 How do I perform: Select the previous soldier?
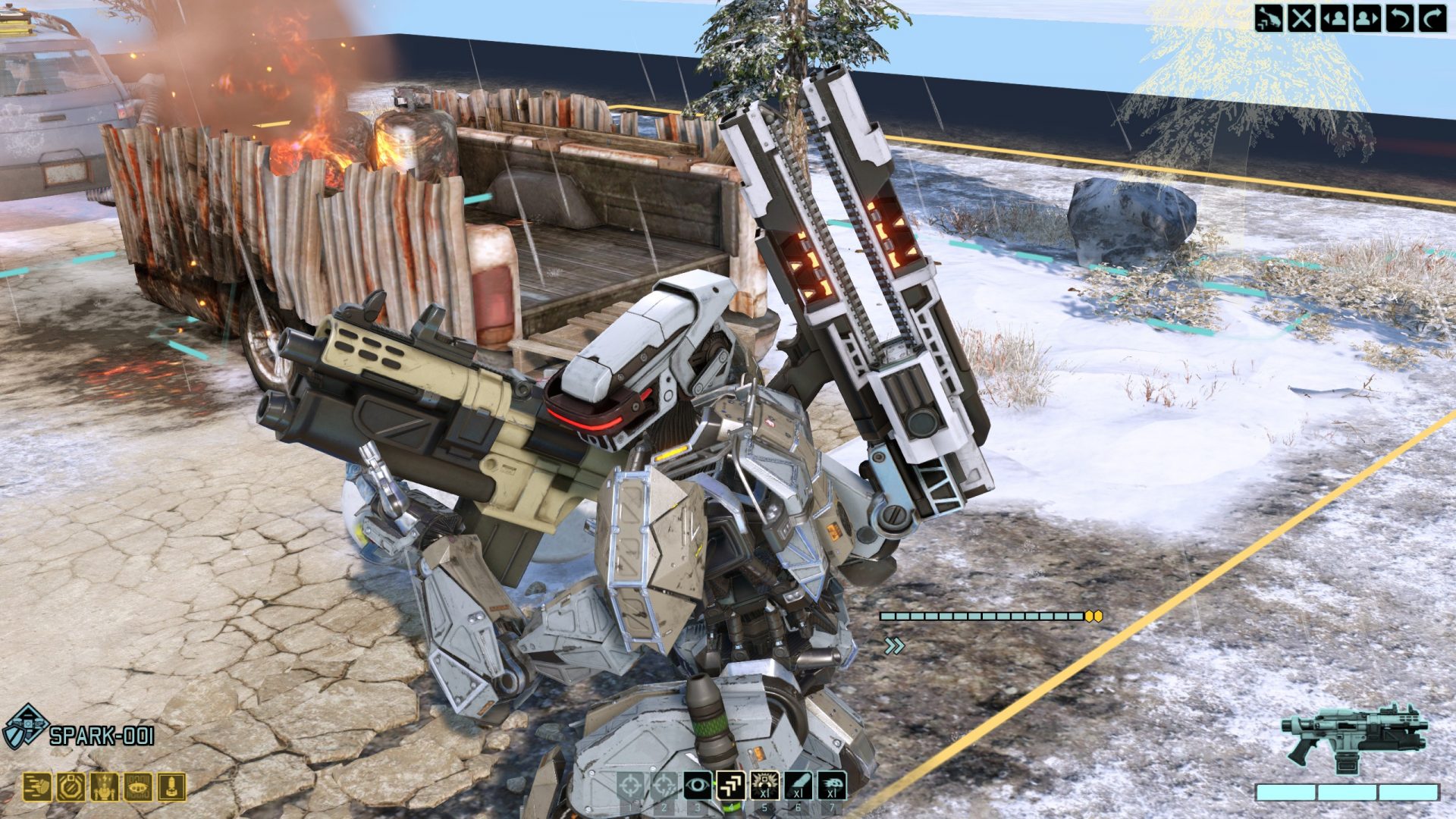[1334, 17]
